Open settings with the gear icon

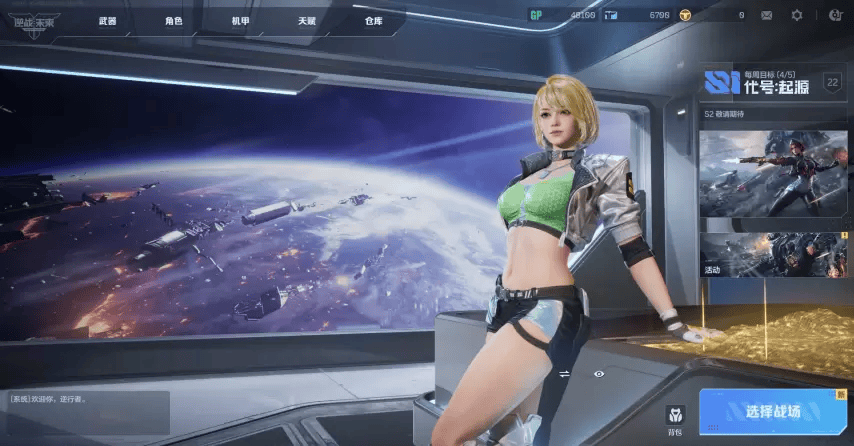tap(797, 15)
